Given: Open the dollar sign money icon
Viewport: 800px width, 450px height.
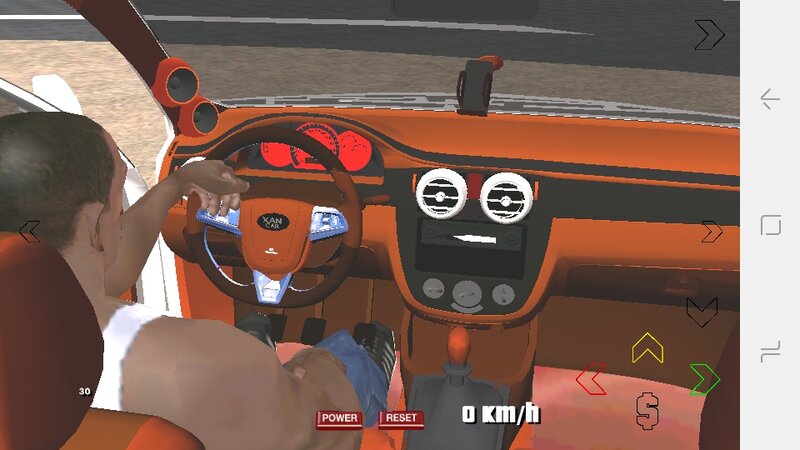Looking at the screenshot, I should click(648, 409).
